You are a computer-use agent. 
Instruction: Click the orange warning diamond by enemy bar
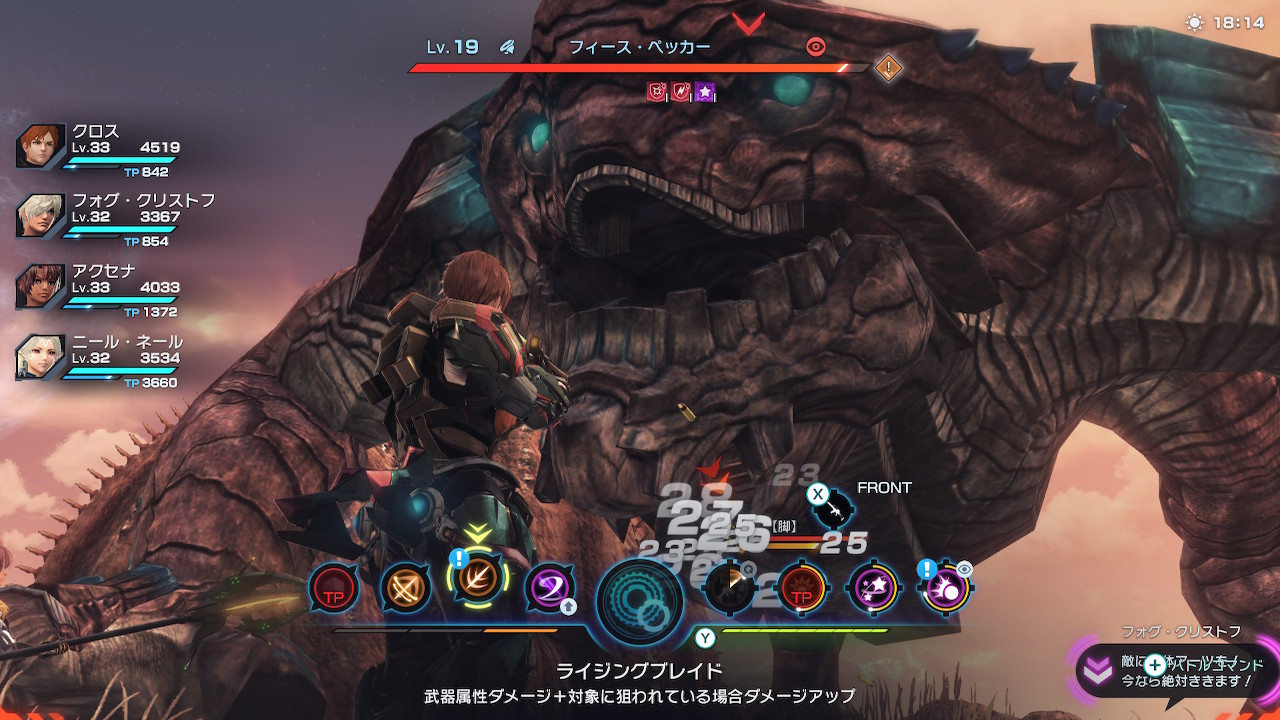pyautogui.click(x=888, y=68)
